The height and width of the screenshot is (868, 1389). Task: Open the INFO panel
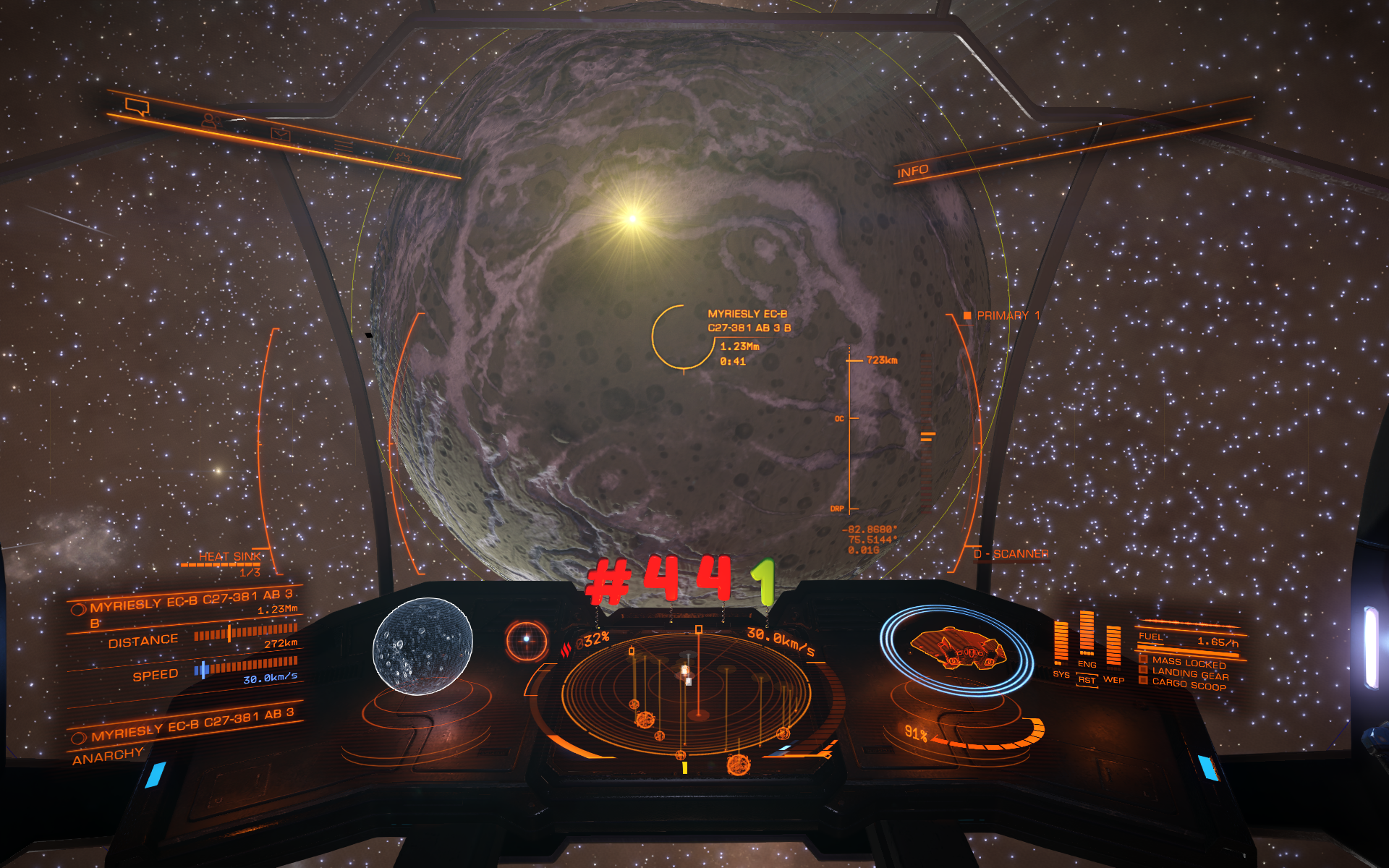coord(912,171)
